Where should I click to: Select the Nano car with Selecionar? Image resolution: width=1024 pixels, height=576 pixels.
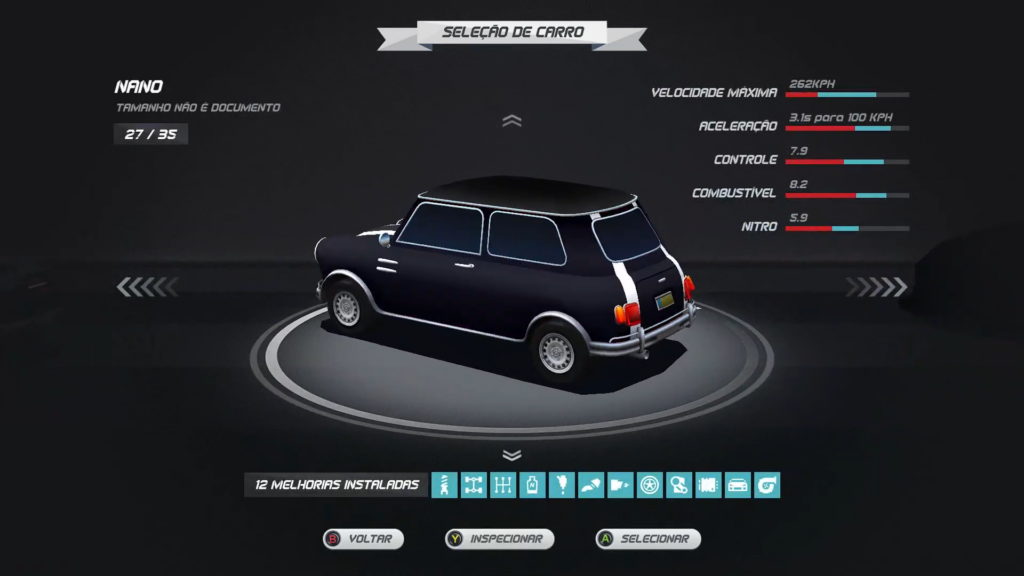[647, 539]
